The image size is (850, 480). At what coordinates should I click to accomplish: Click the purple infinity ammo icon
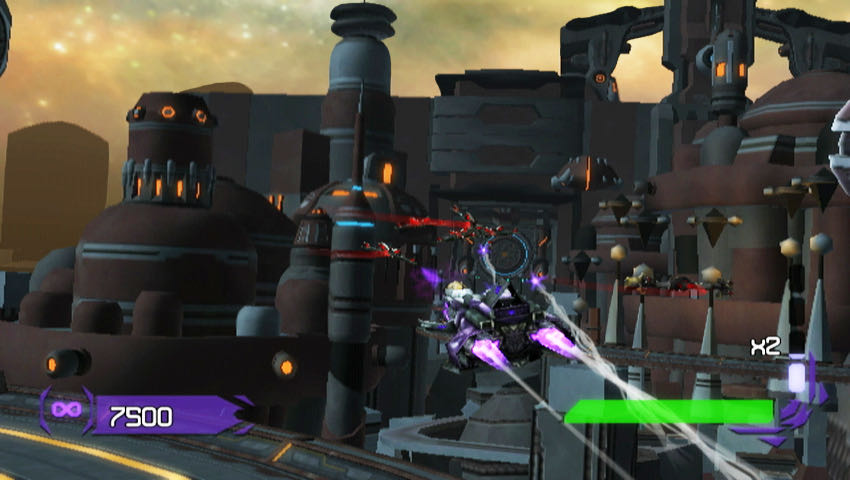click(x=66, y=412)
